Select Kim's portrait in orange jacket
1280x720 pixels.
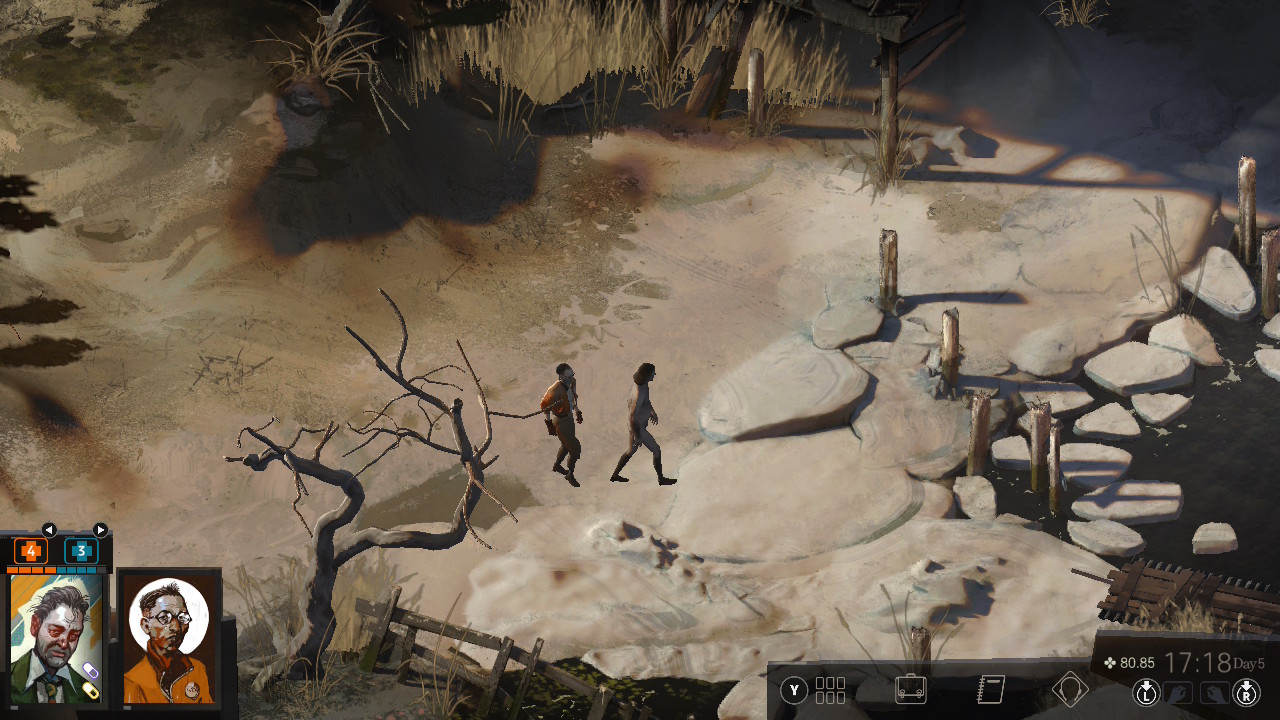point(168,638)
